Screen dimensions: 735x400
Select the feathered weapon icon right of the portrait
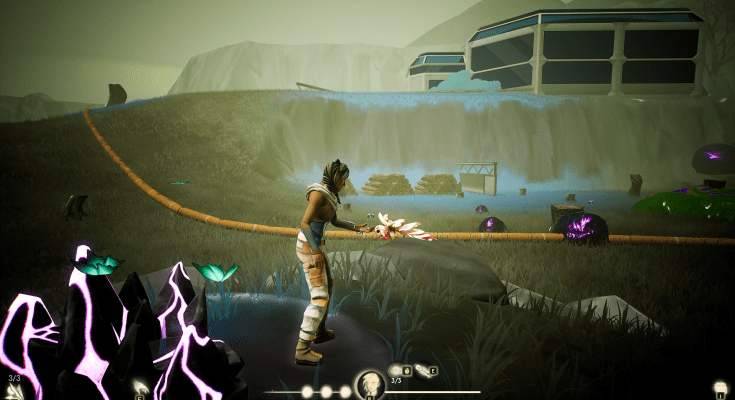click(x=423, y=371)
